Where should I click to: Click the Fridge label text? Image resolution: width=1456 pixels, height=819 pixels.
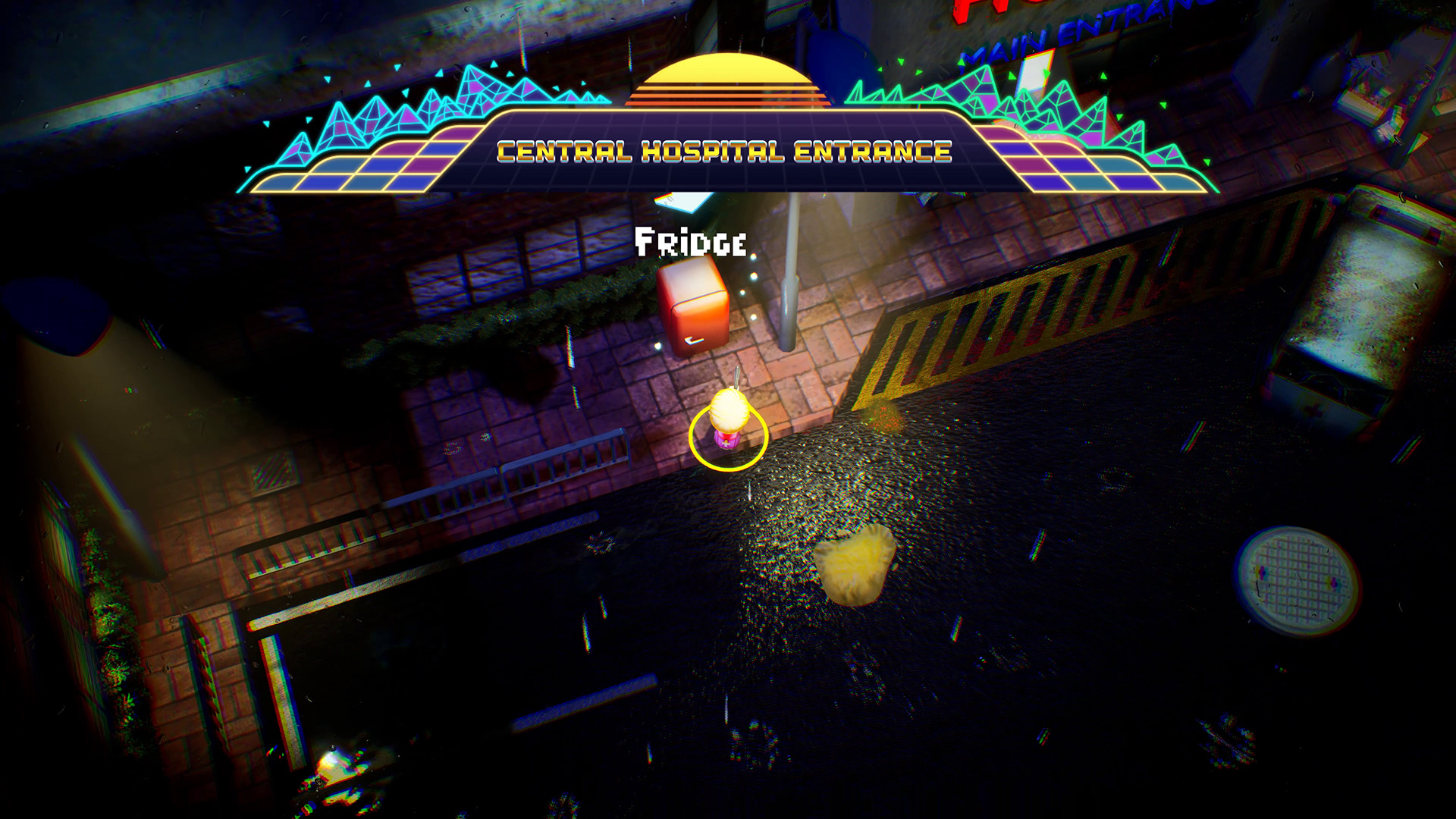pos(690,243)
